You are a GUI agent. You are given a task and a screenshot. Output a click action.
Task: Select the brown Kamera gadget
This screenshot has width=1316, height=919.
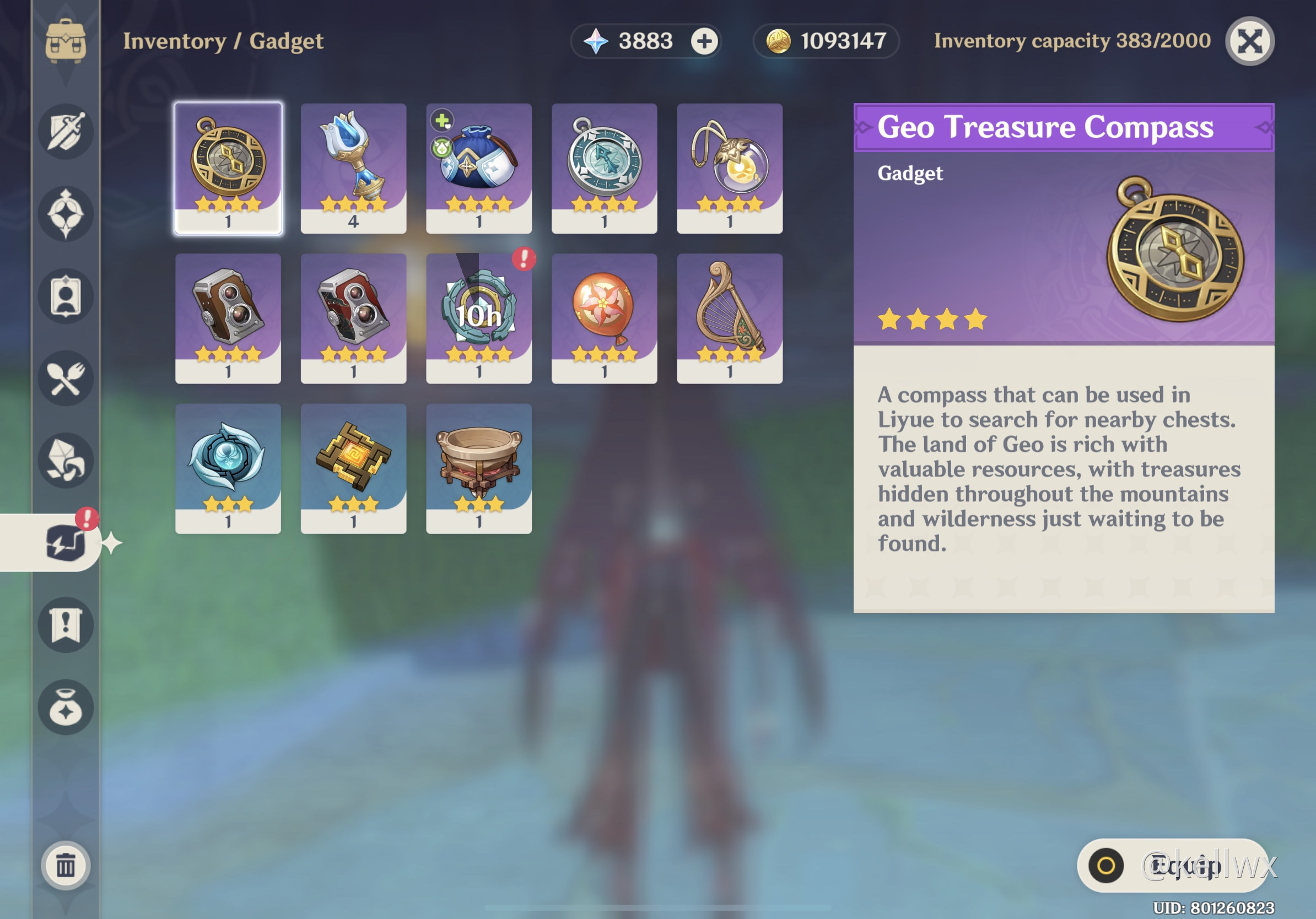[228, 318]
